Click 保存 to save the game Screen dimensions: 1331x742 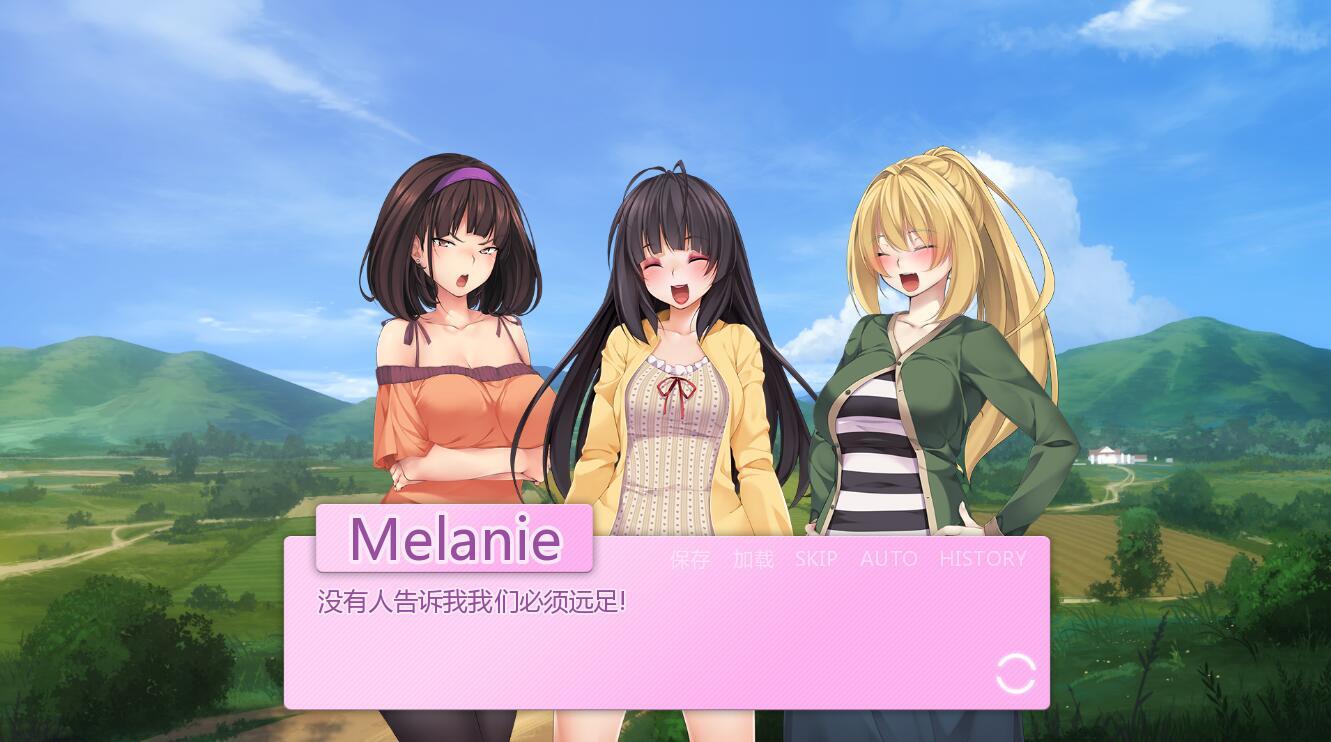[690, 559]
